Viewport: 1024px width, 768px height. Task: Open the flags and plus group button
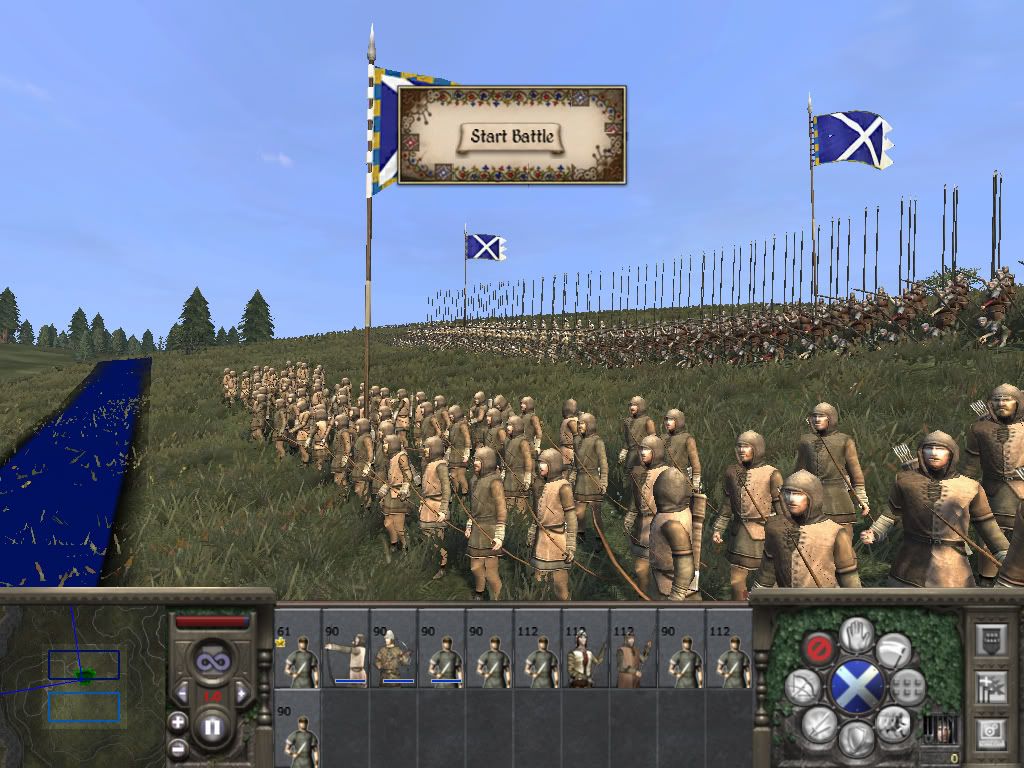[x=990, y=686]
